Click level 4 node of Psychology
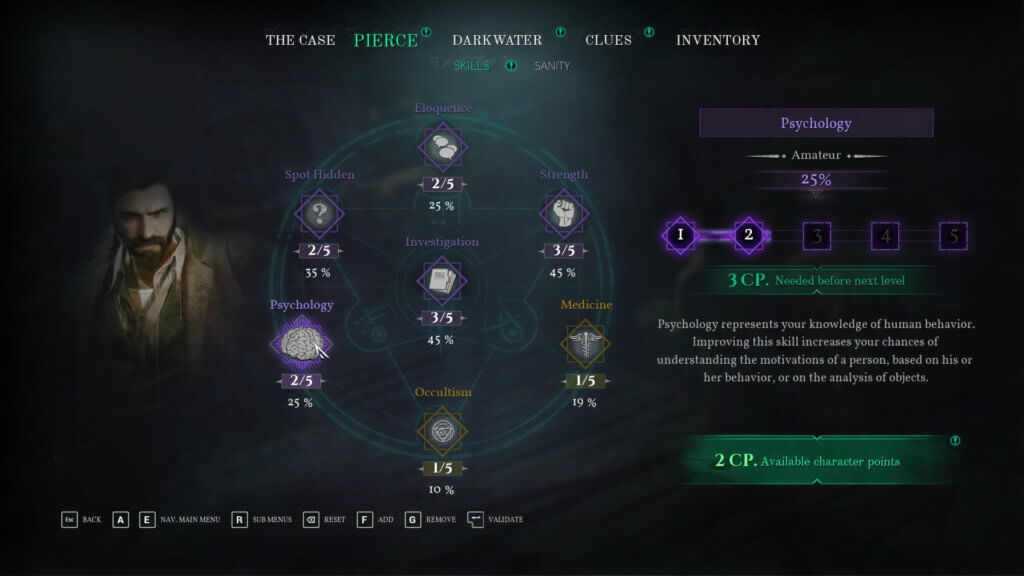Viewport: 1024px width, 576px height. pyautogui.click(x=885, y=236)
